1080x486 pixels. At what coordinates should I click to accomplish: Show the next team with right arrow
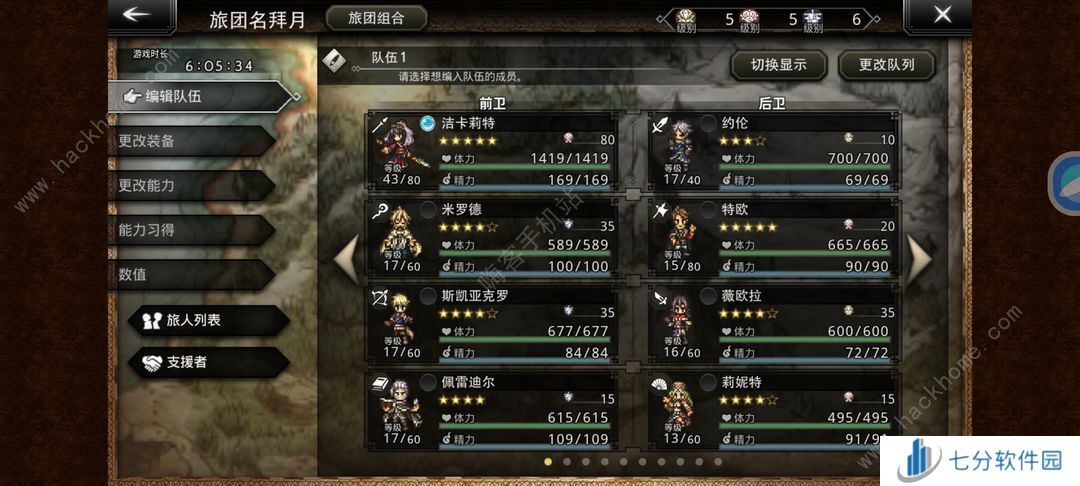[x=918, y=258]
